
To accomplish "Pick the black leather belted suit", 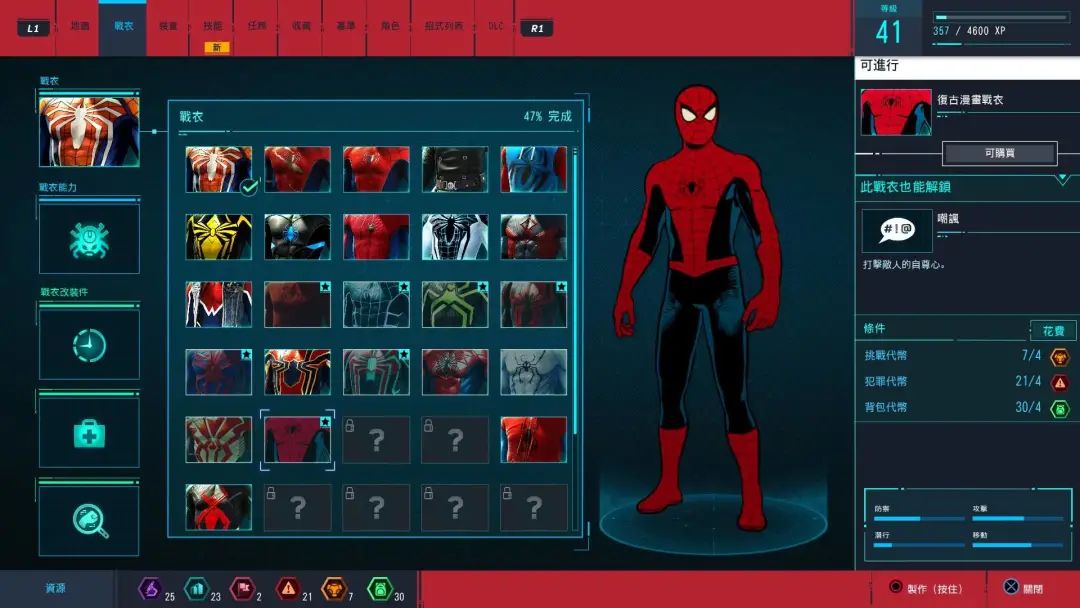I will [x=455, y=169].
